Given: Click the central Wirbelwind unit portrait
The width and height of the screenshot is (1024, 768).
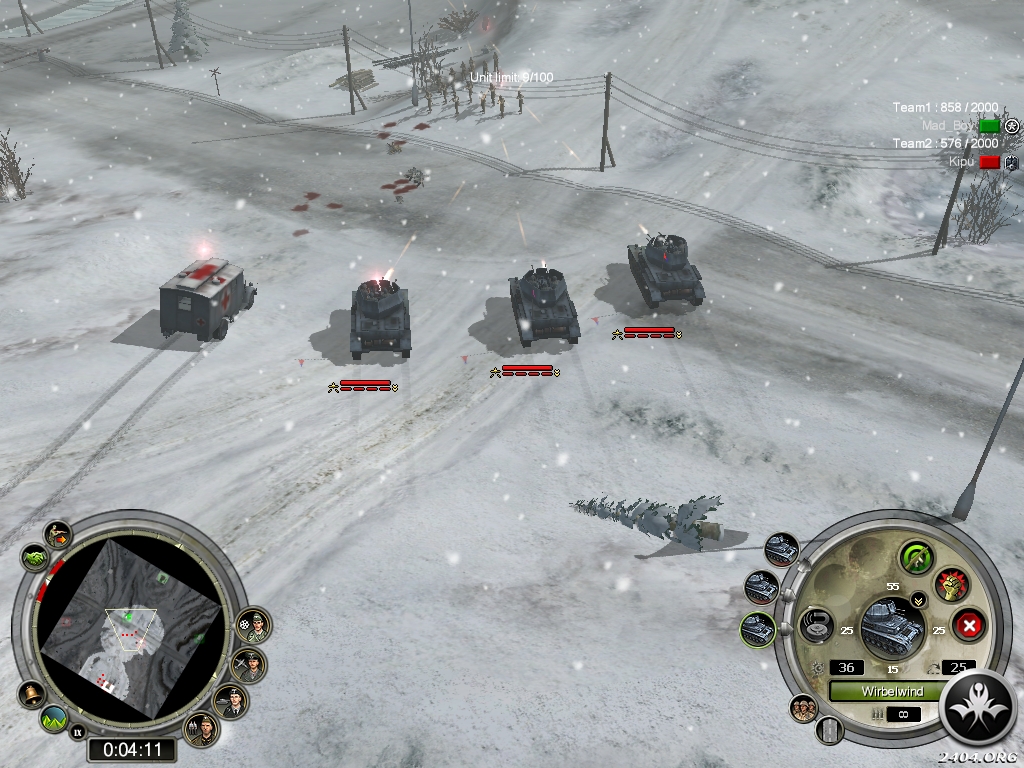Looking at the screenshot, I should [x=890, y=626].
